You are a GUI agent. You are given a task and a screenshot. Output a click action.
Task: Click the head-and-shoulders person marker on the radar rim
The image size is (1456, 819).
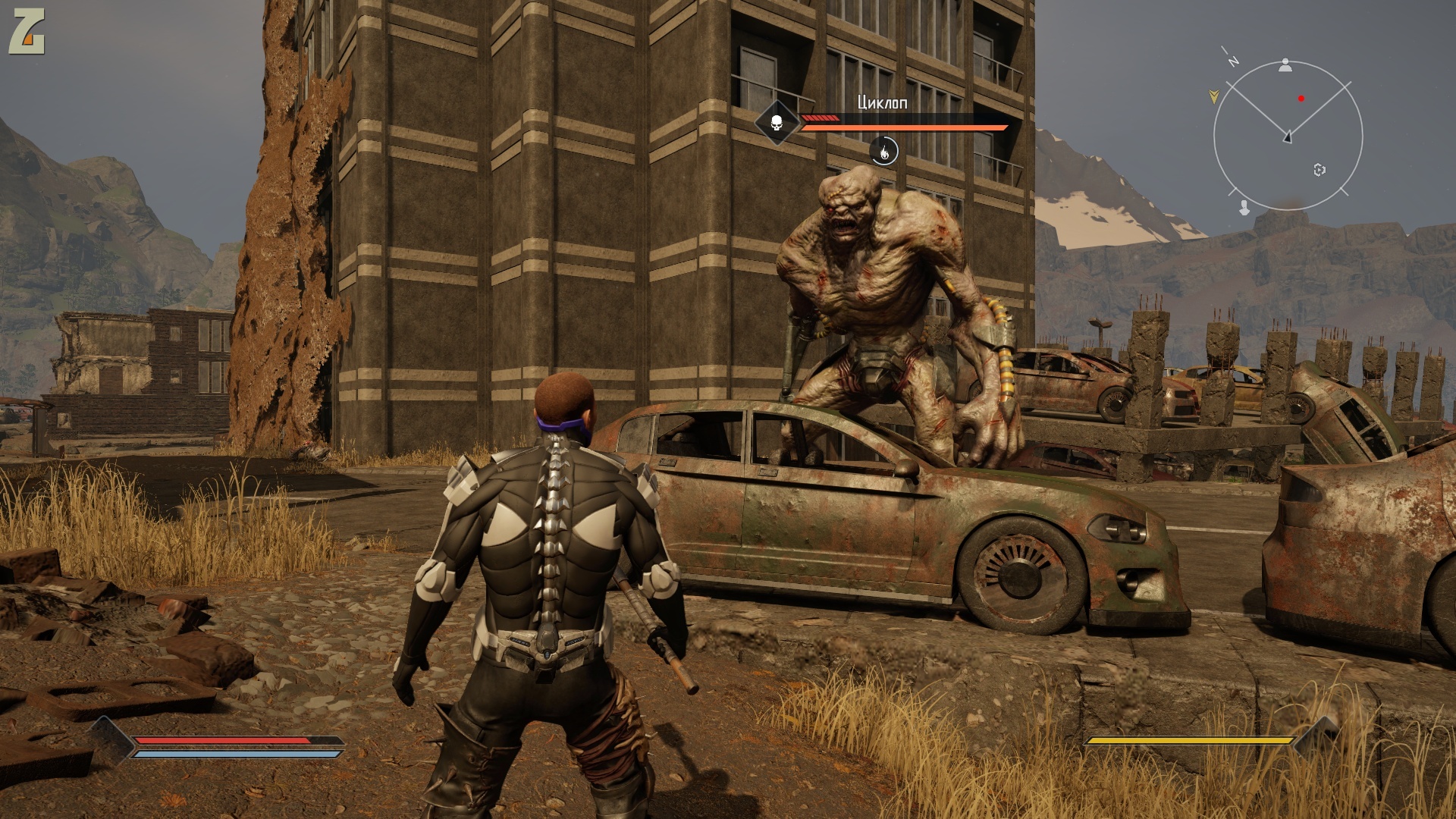click(1285, 65)
